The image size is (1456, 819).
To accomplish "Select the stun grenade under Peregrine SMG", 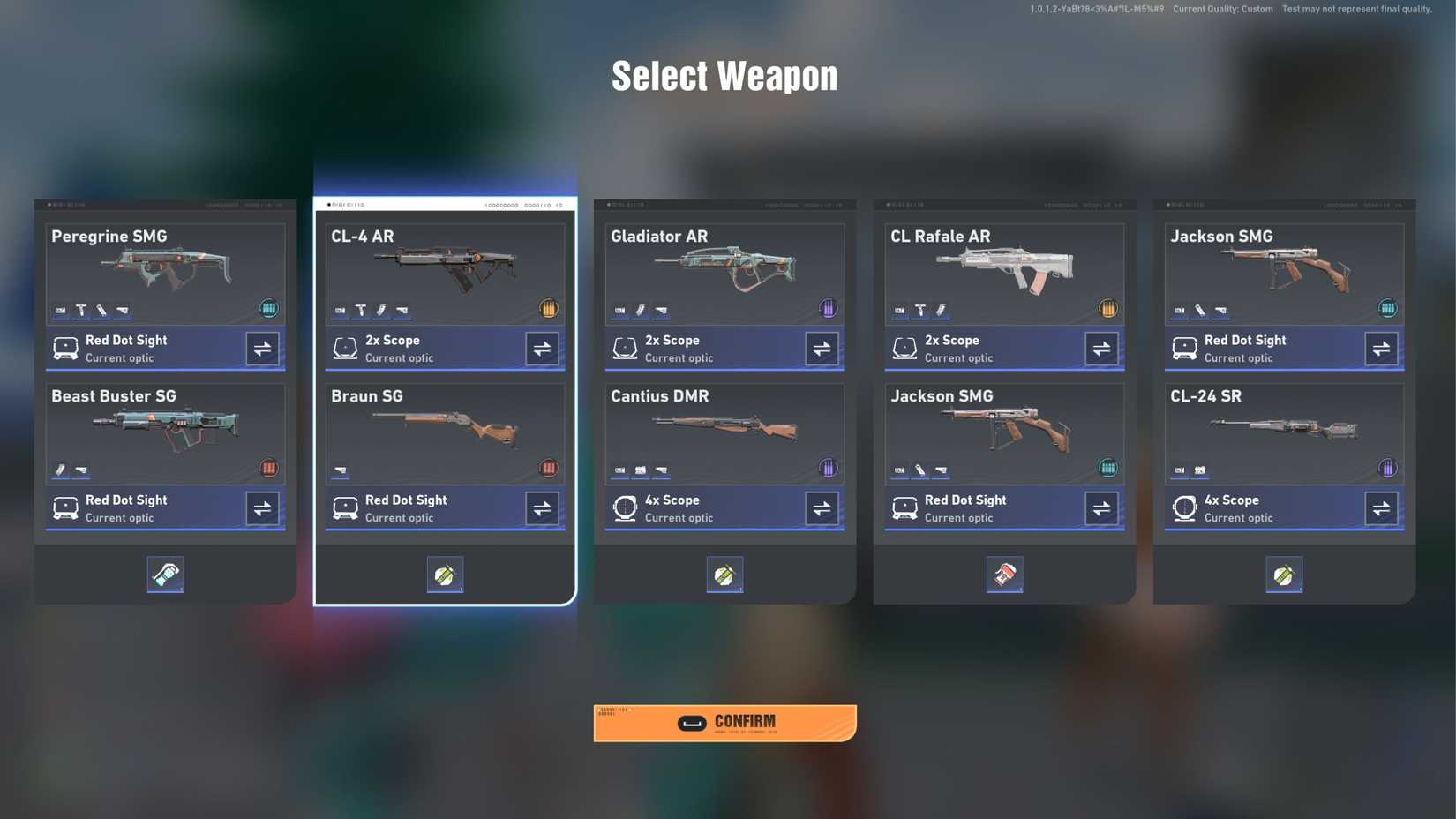I will point(165,575).
